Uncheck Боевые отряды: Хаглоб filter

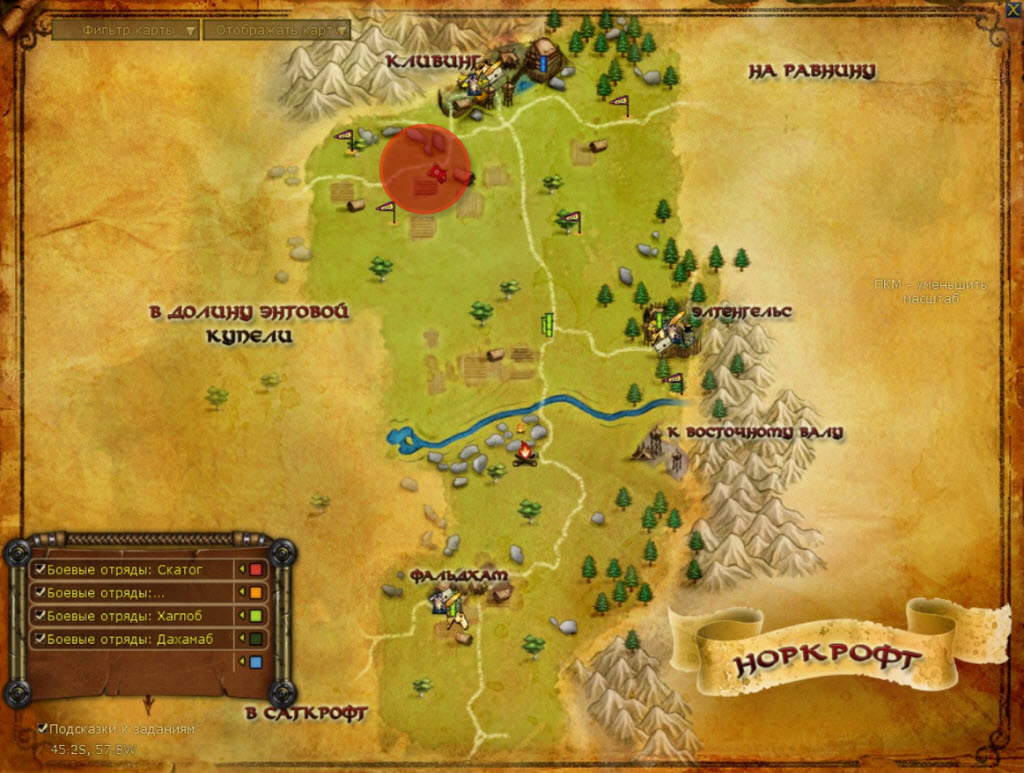pyautogui.click(x=41, y=615)
